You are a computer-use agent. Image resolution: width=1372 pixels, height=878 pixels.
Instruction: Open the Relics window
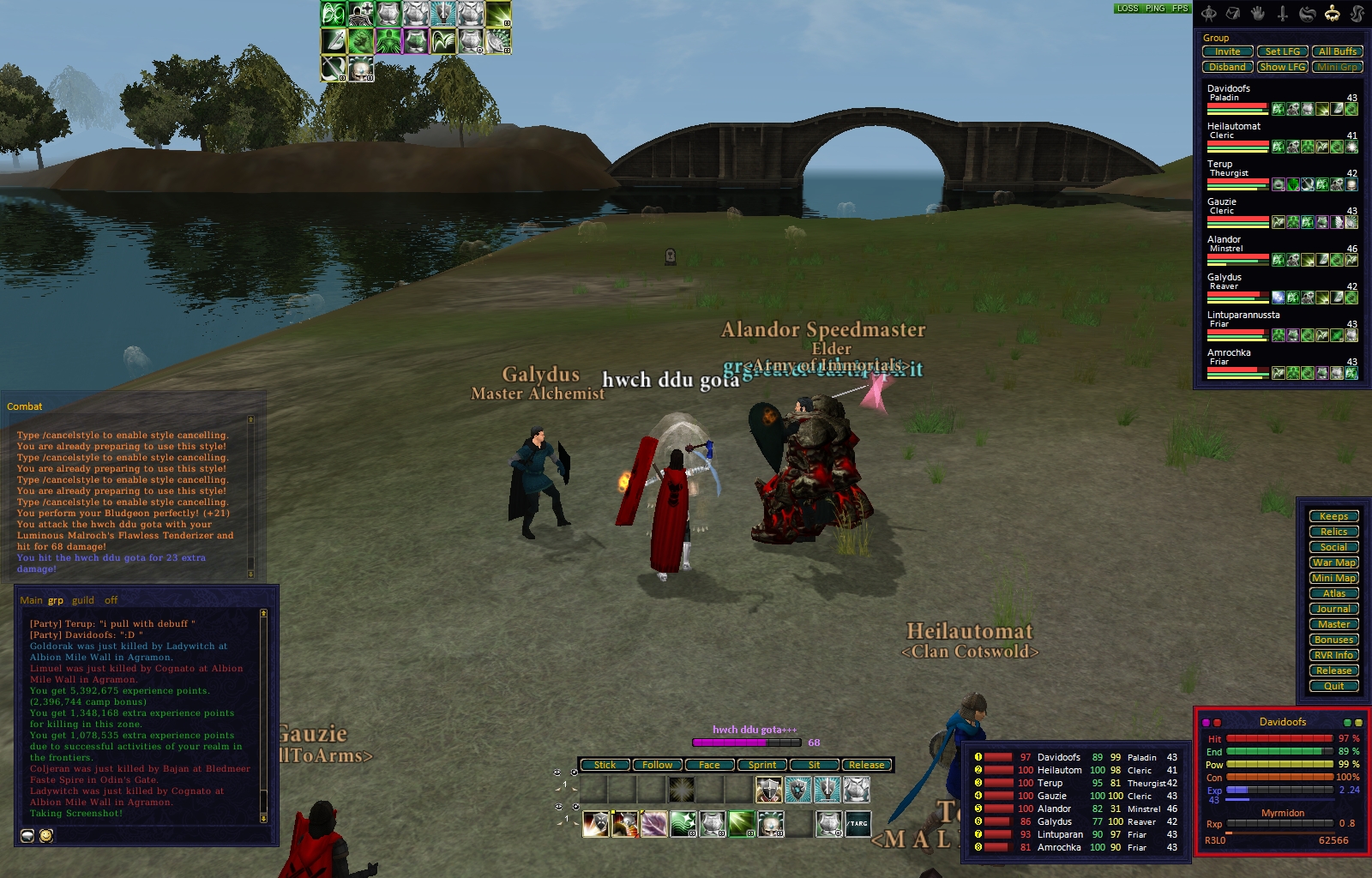click(x=1333, y=532)
